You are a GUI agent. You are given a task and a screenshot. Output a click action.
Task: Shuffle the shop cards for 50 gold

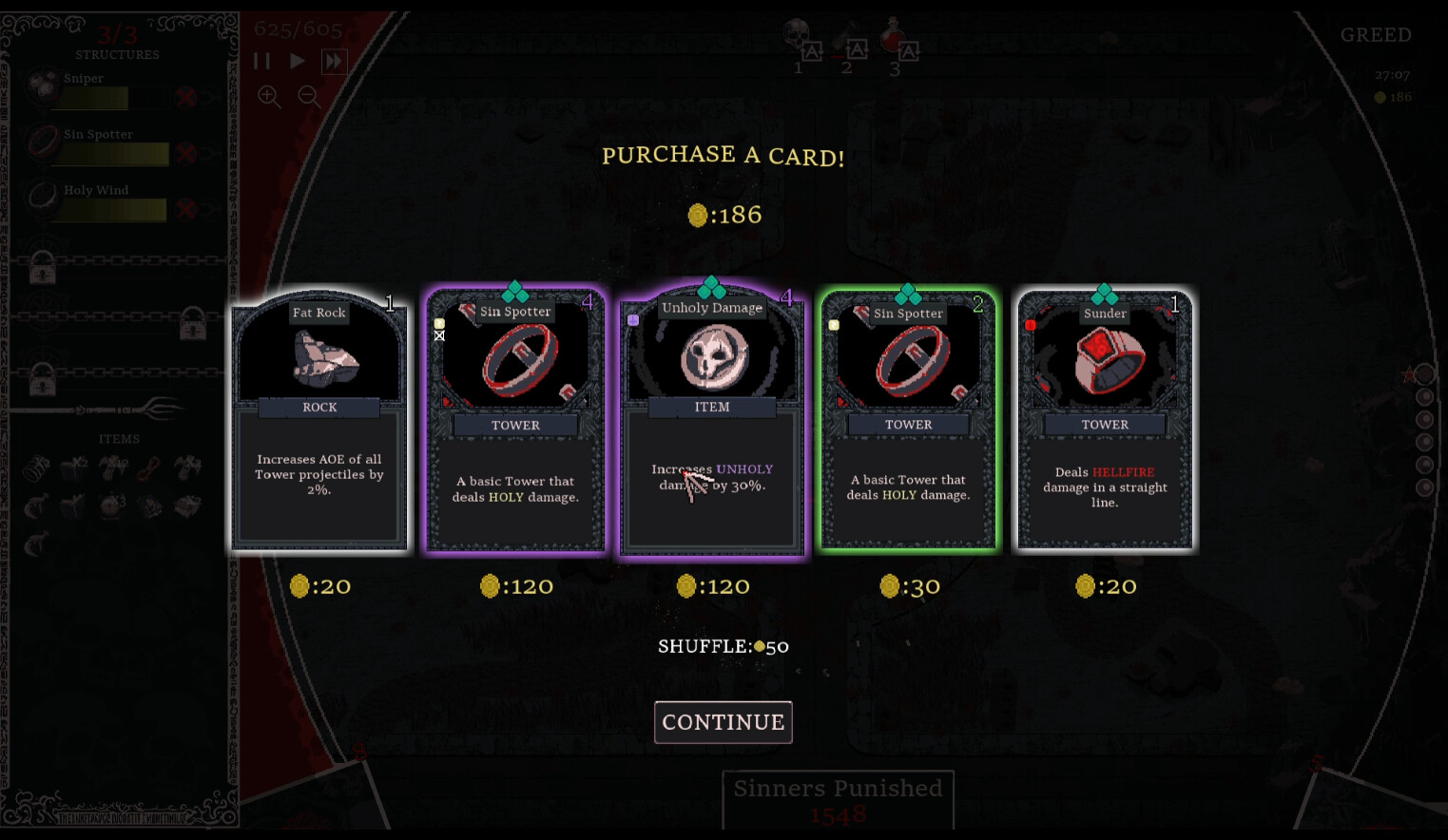pyautogui.click(x=723, y=646)
